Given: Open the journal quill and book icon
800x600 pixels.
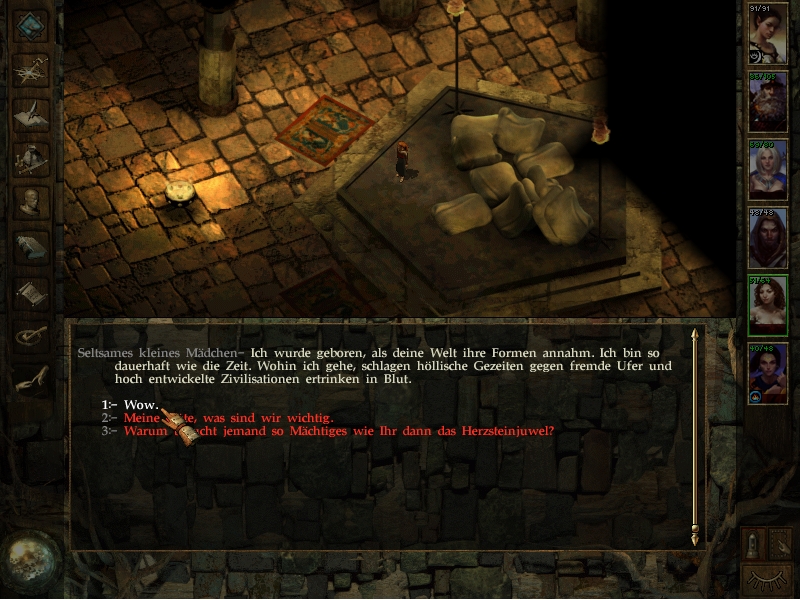Looking at the screenshot, I should [x=33, y=113].
